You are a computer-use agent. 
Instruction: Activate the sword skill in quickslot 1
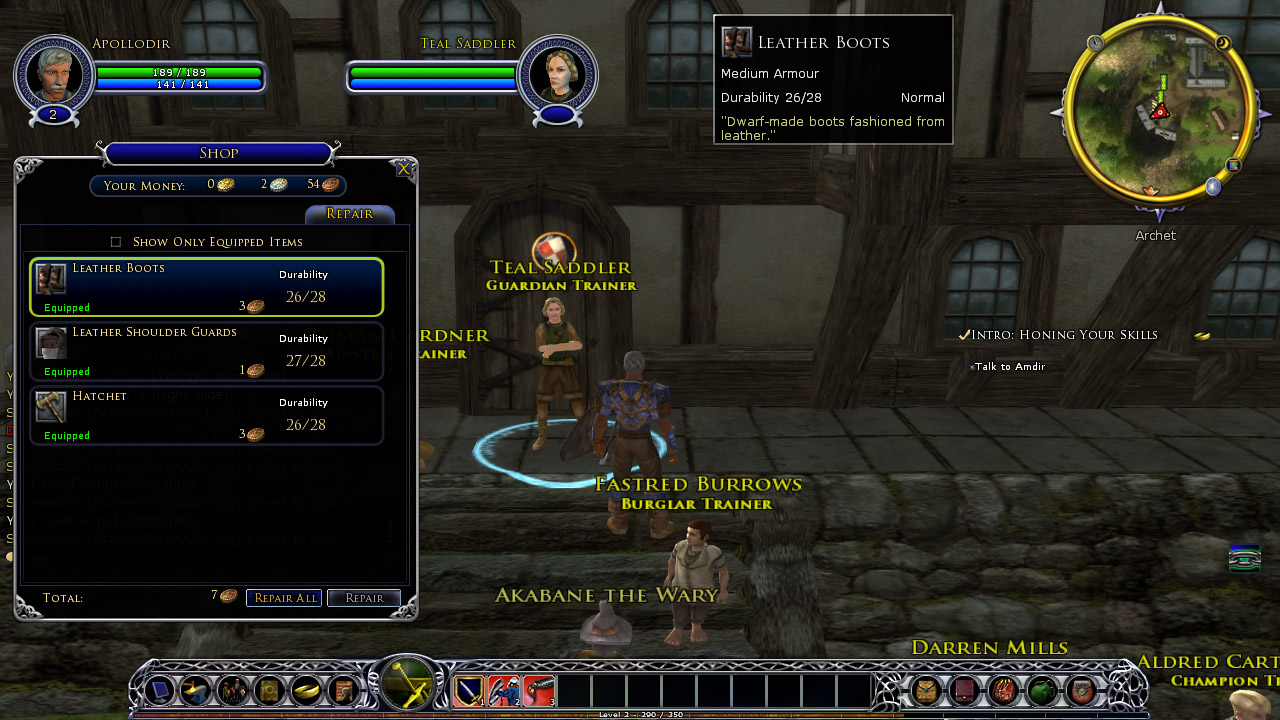[x=469, y=690]
